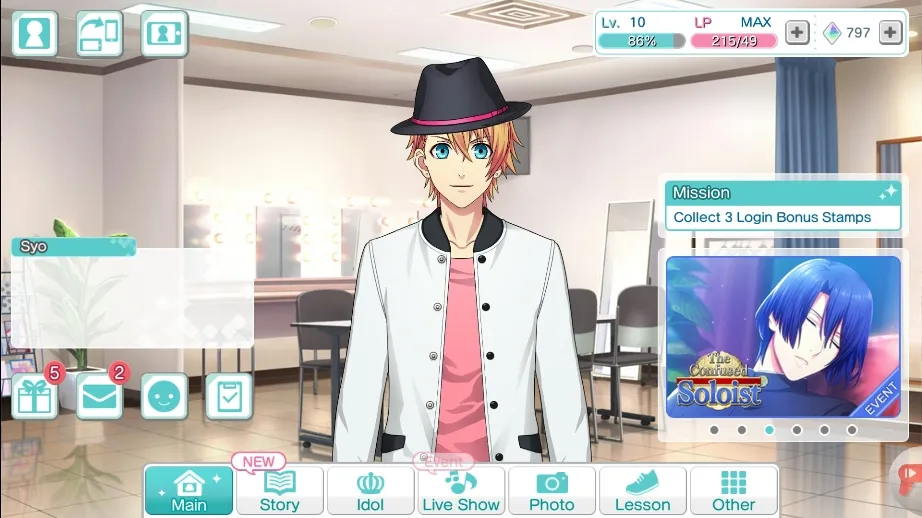The width and height of the screenshot is (922, 518).
Task: Buy more prisms with the plus button
Action: pos(890,33)
